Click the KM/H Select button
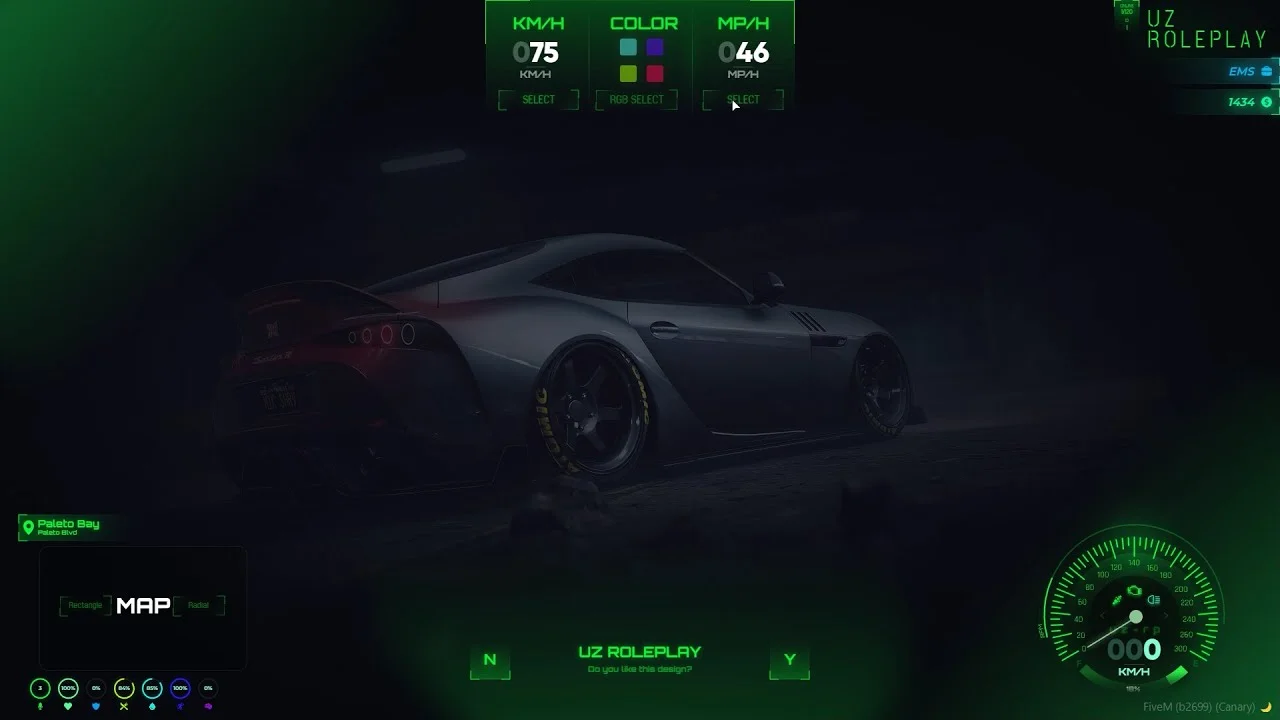 click(538, 99)
